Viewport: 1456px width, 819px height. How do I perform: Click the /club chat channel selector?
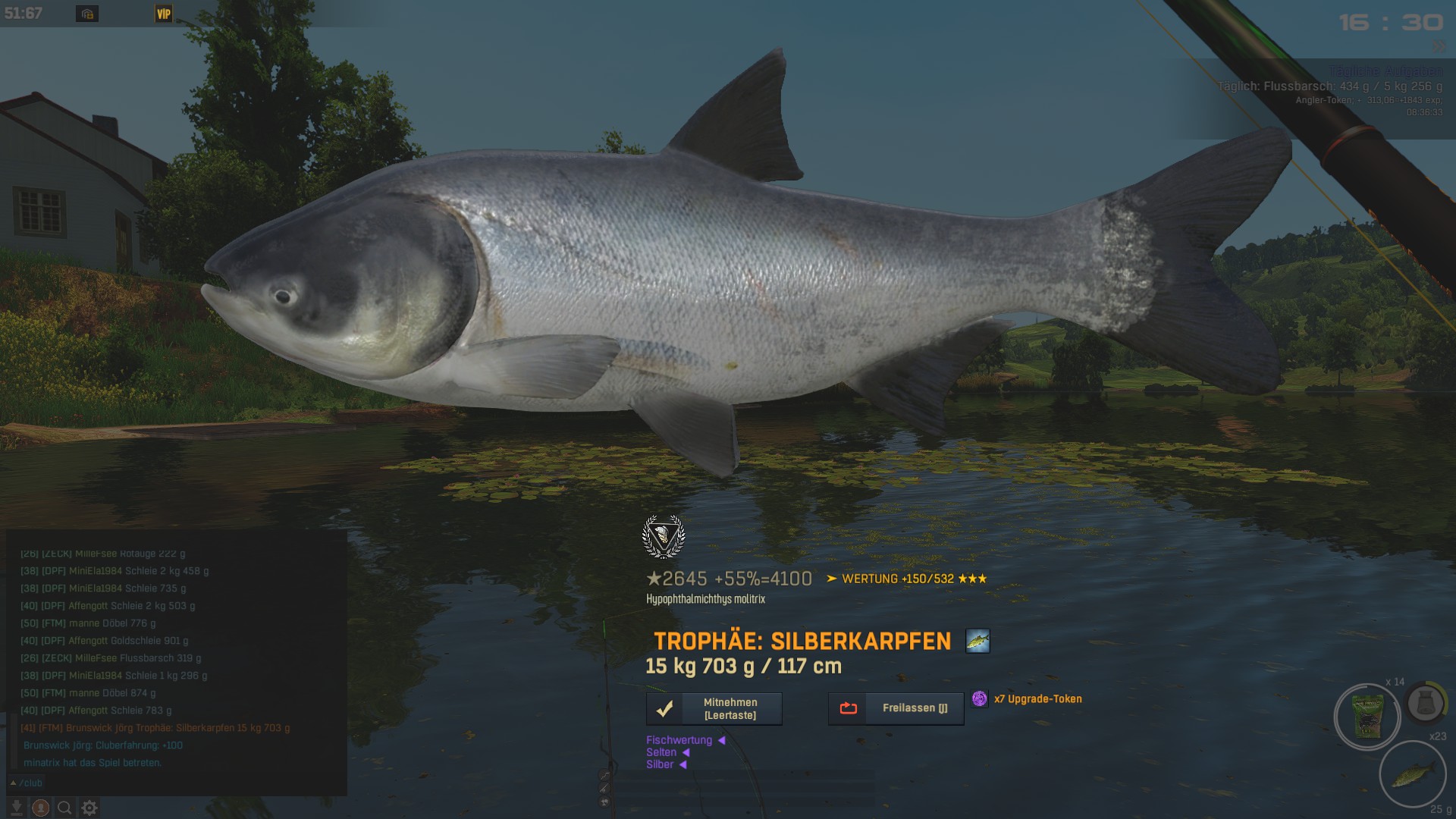point(27,783)
